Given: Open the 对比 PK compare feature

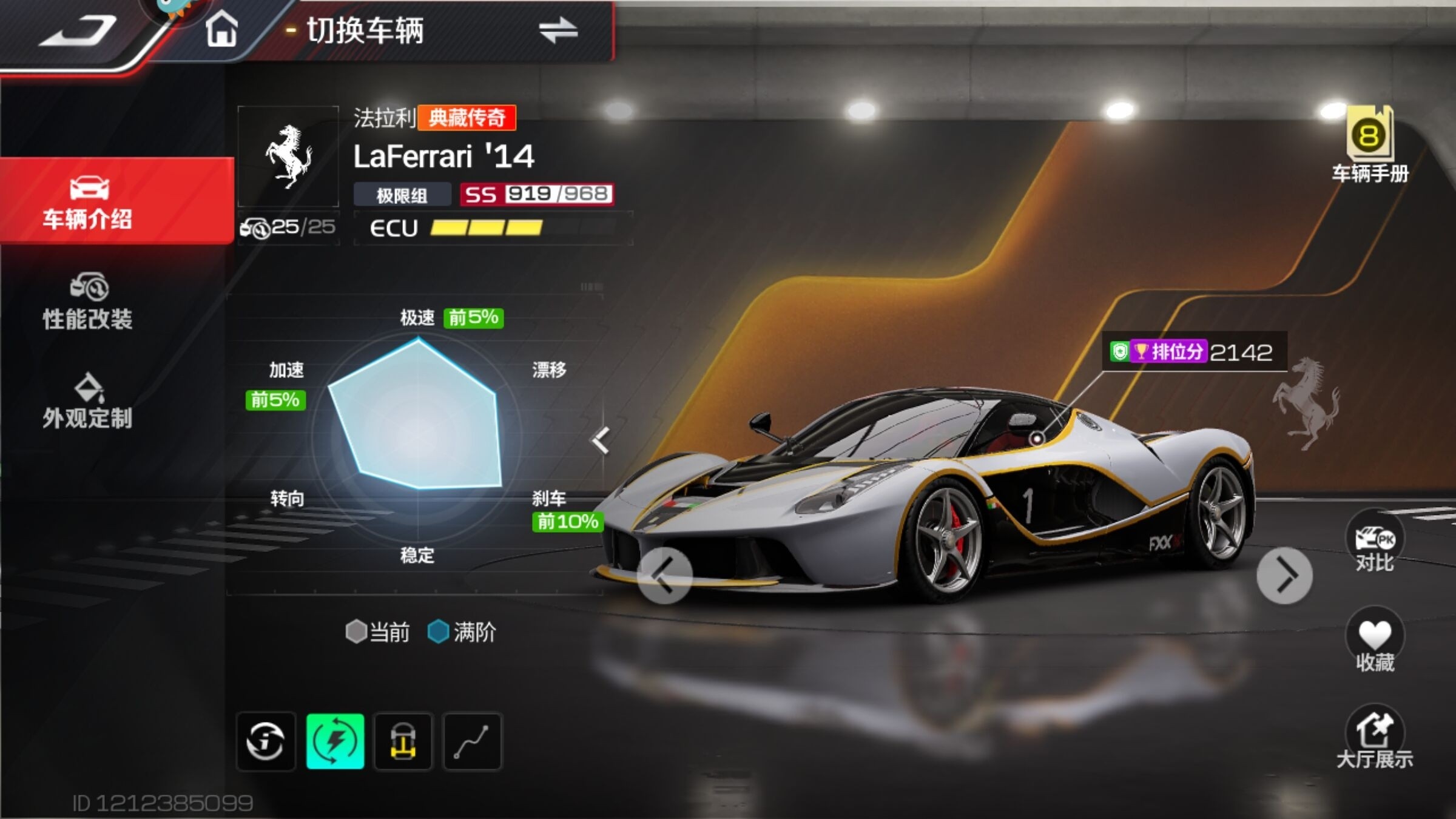Looking at the screenshot, I should point(1374,543).
